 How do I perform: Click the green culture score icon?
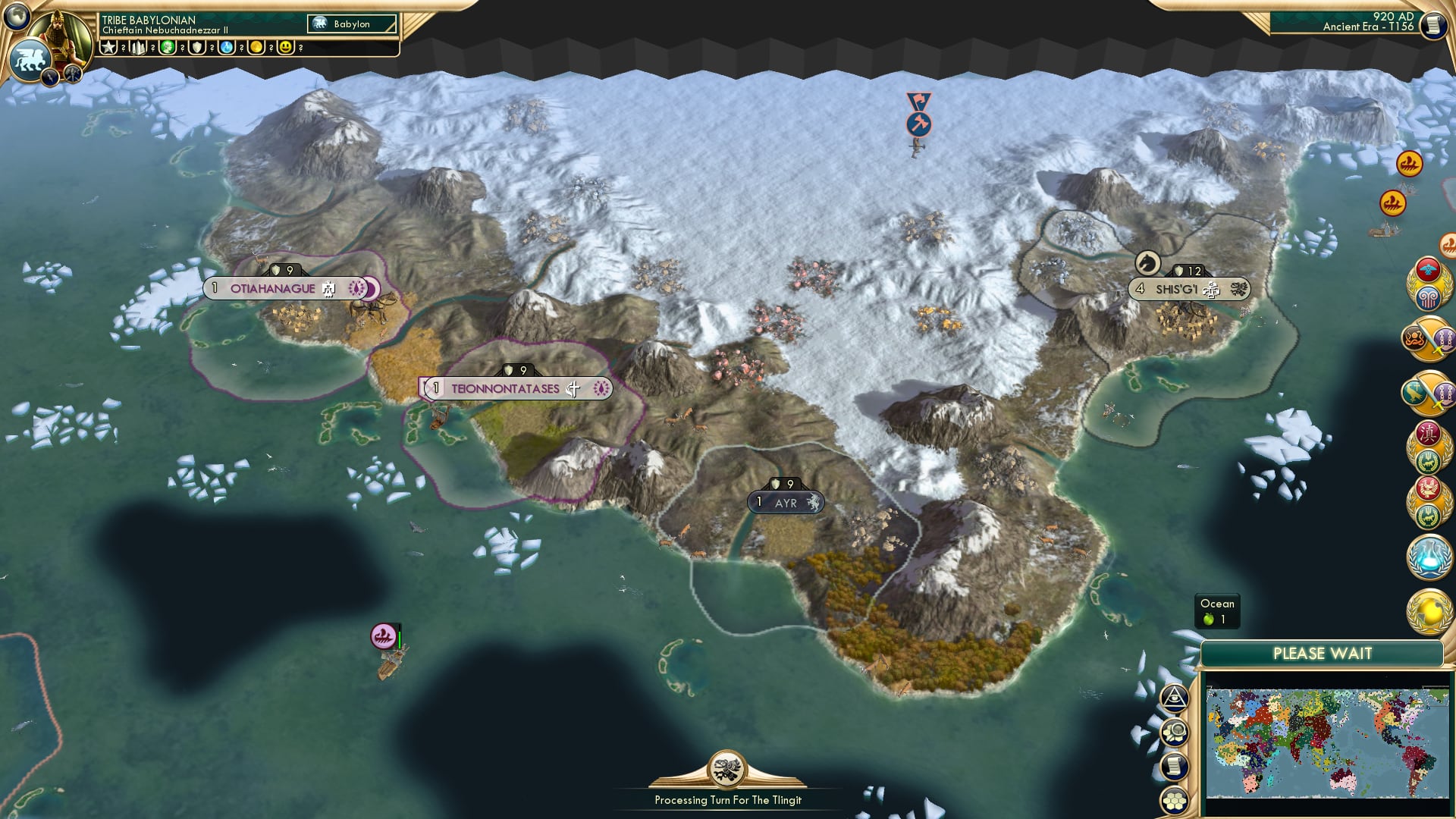click(167, 46)
